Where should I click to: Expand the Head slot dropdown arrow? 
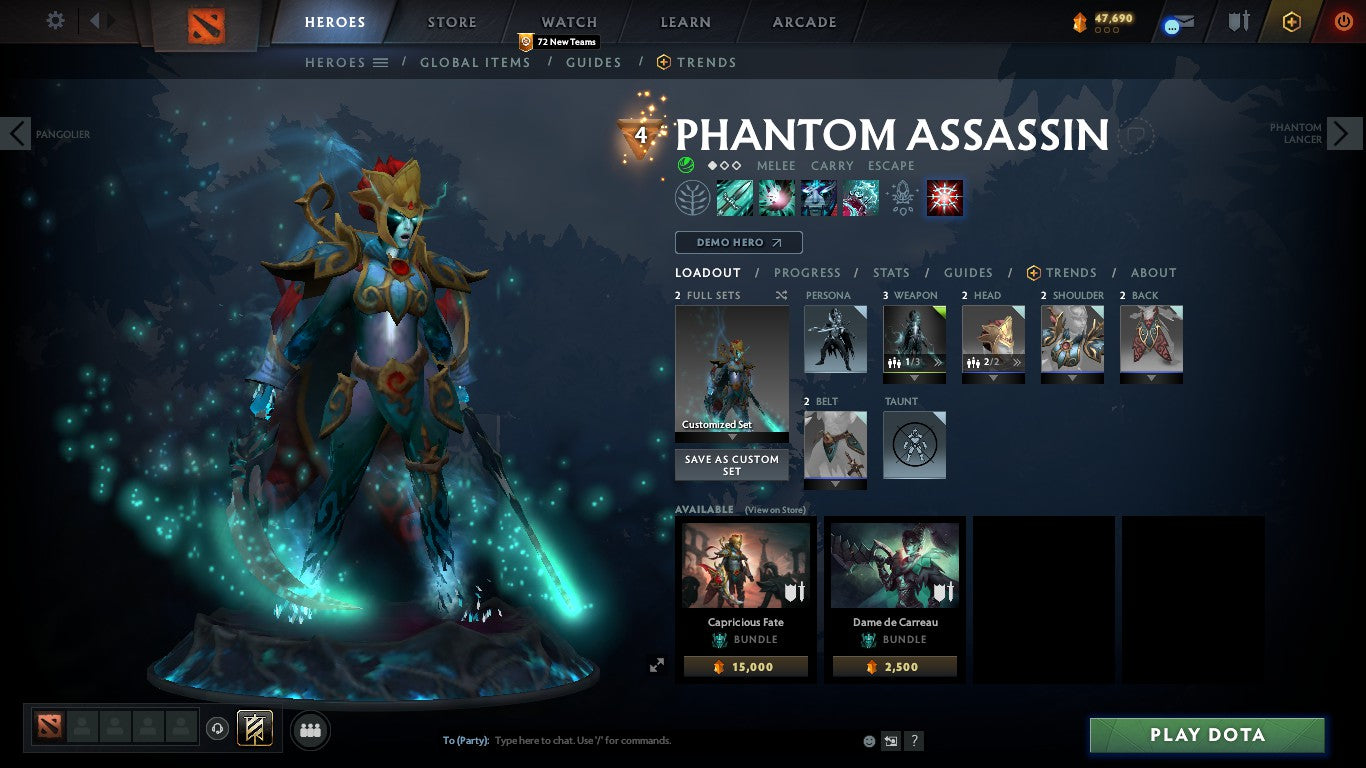tap(992, 378)
